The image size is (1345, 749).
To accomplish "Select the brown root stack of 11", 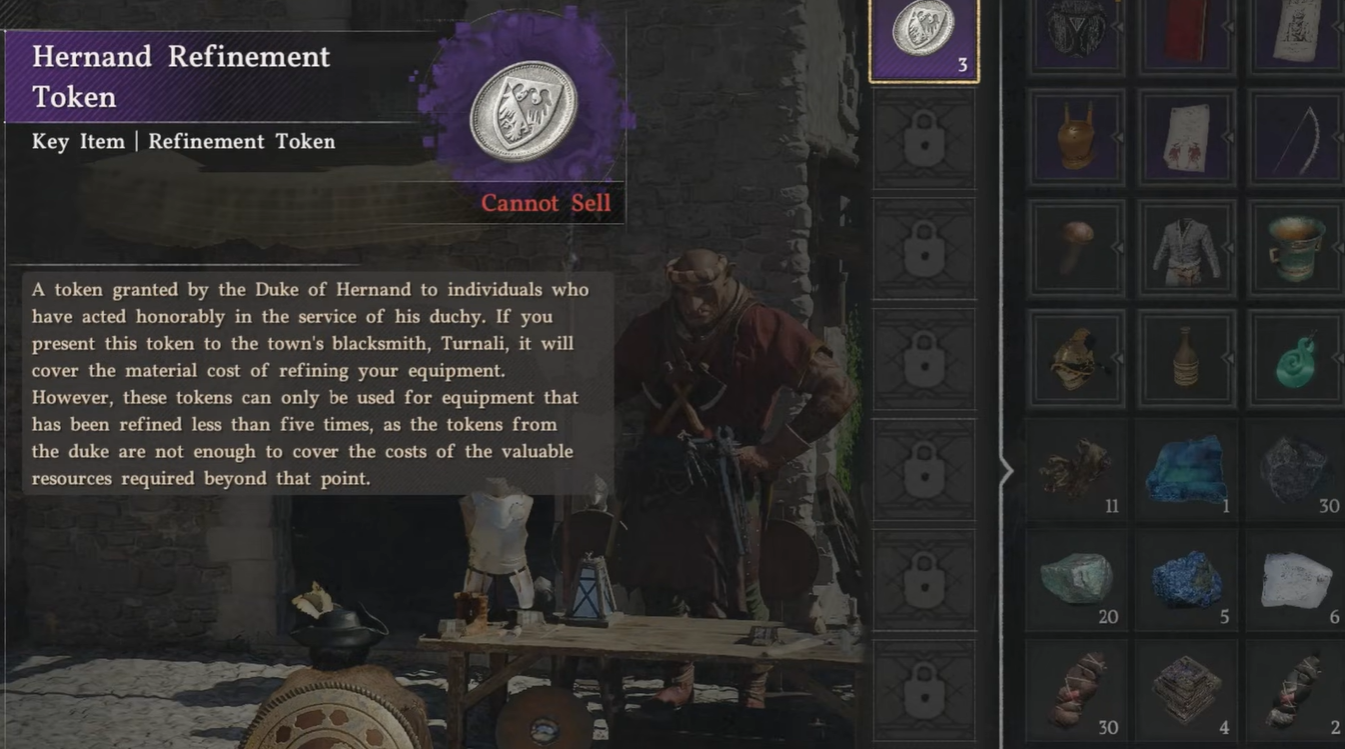I will point(1077,468).
